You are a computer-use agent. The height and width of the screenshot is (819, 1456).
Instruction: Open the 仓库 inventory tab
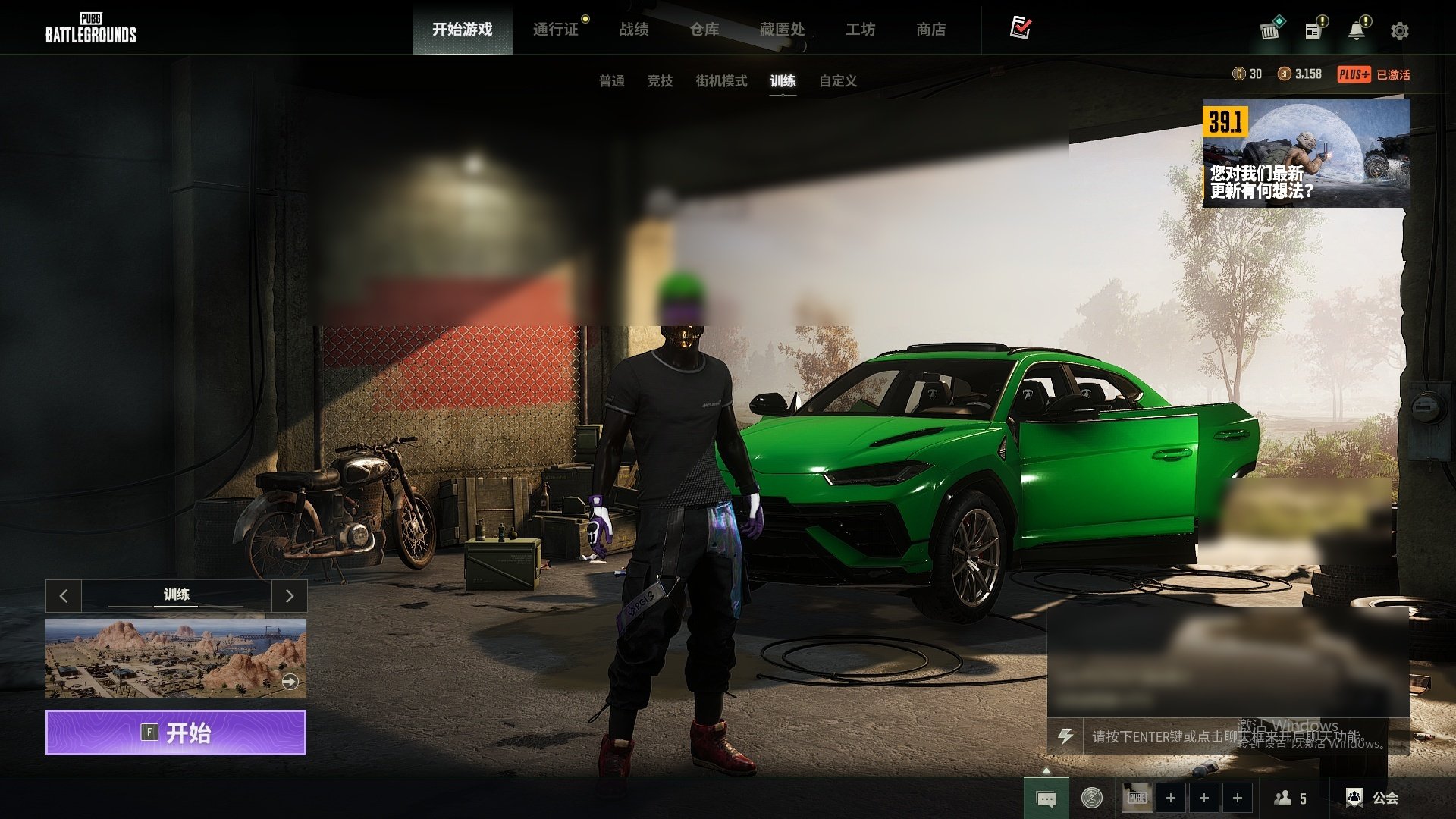pos(704,30)
